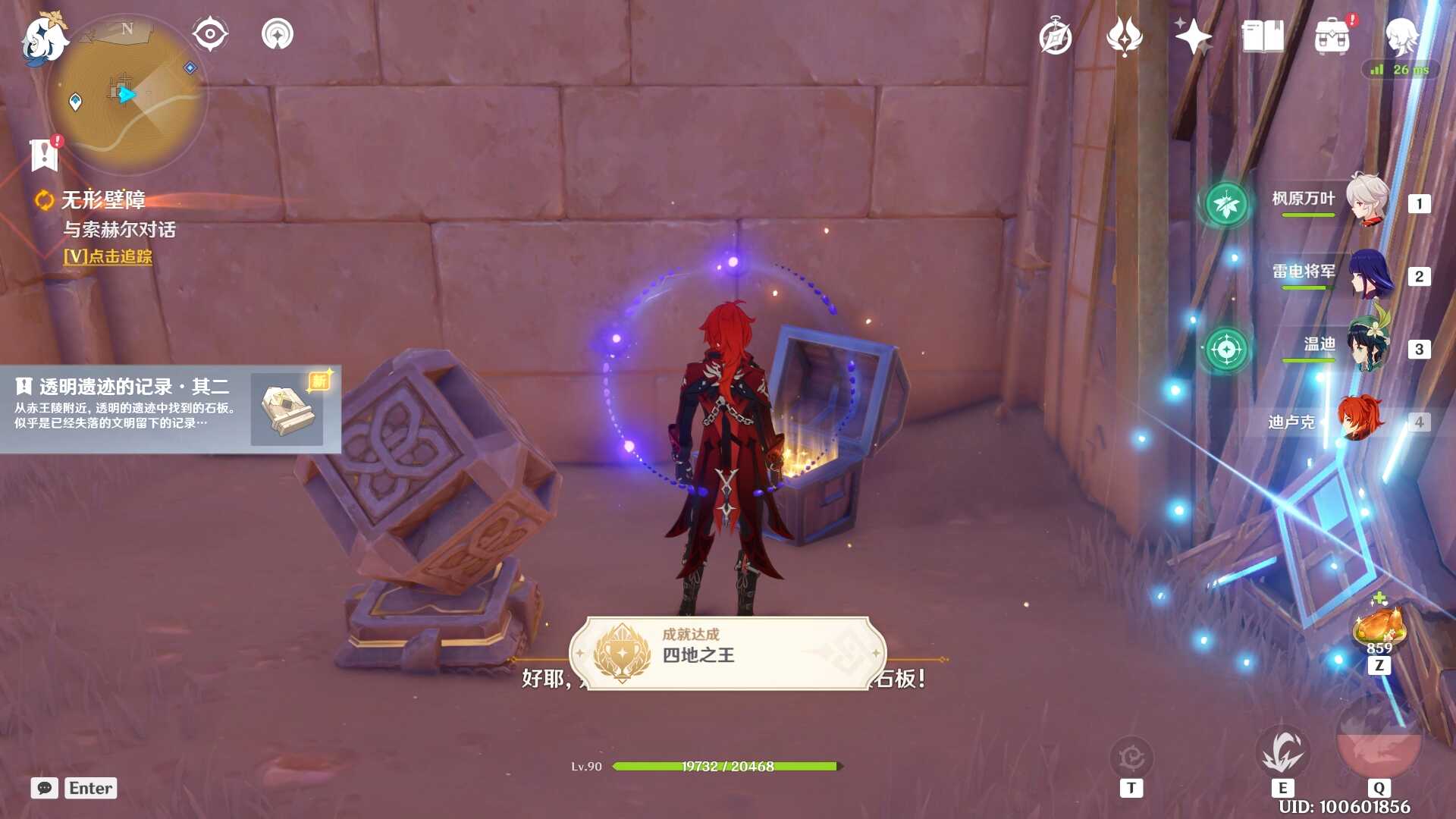
Task: Use the roast chicken food gadget
Action: (x=1379, y=626)
